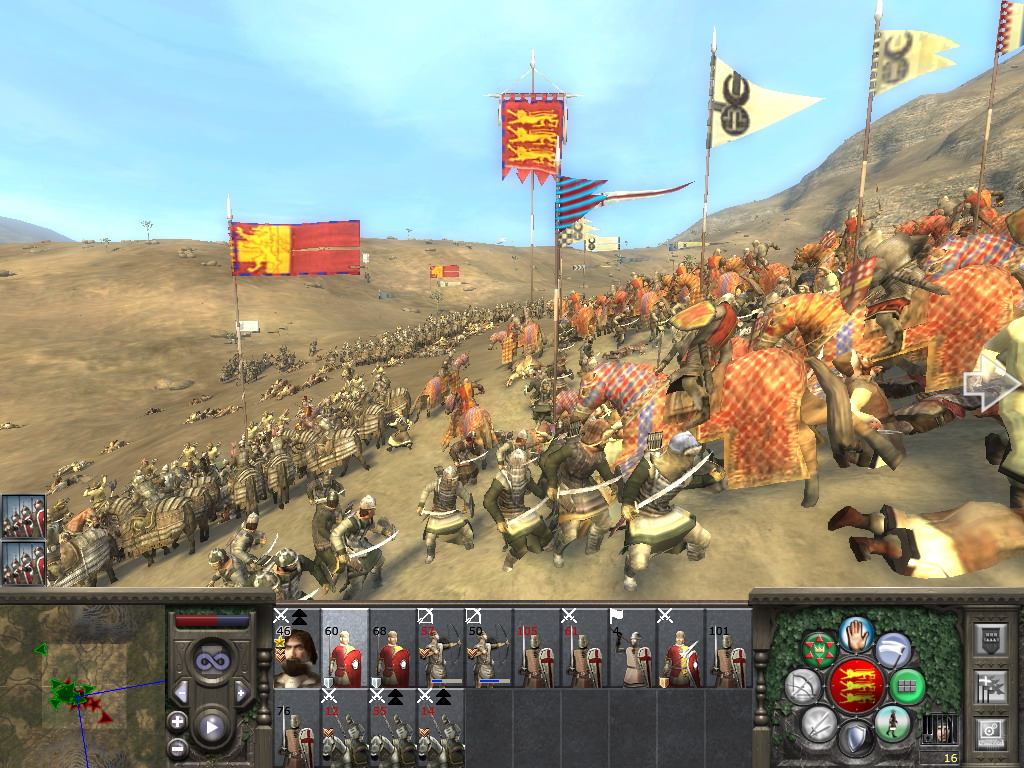
Task: Activate the halt order hand icon
Action: [x=856, y=634]
